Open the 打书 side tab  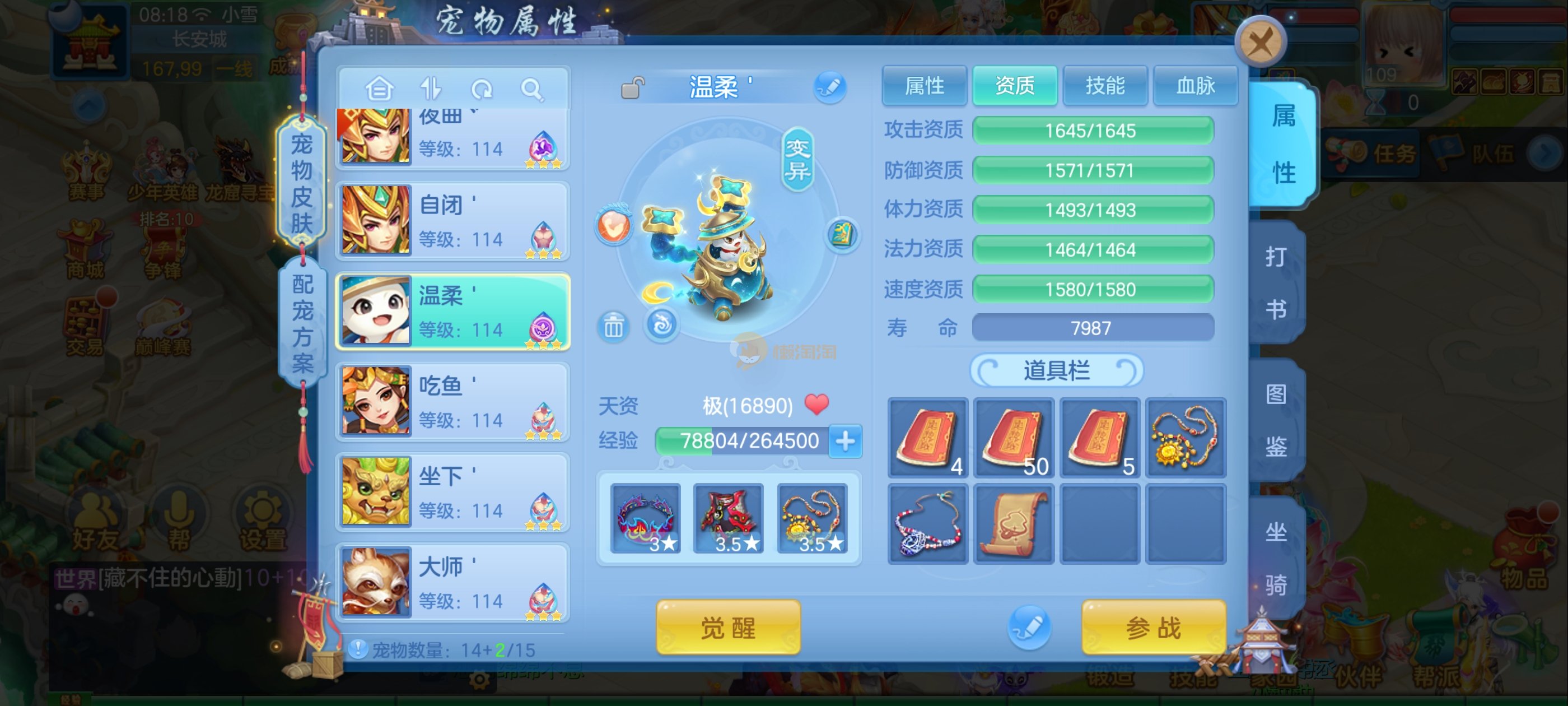point(1276,282)
